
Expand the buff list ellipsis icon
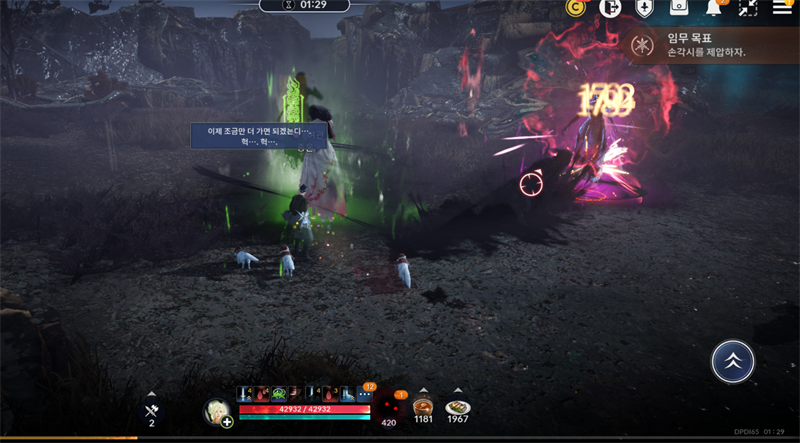coord(364,395)
